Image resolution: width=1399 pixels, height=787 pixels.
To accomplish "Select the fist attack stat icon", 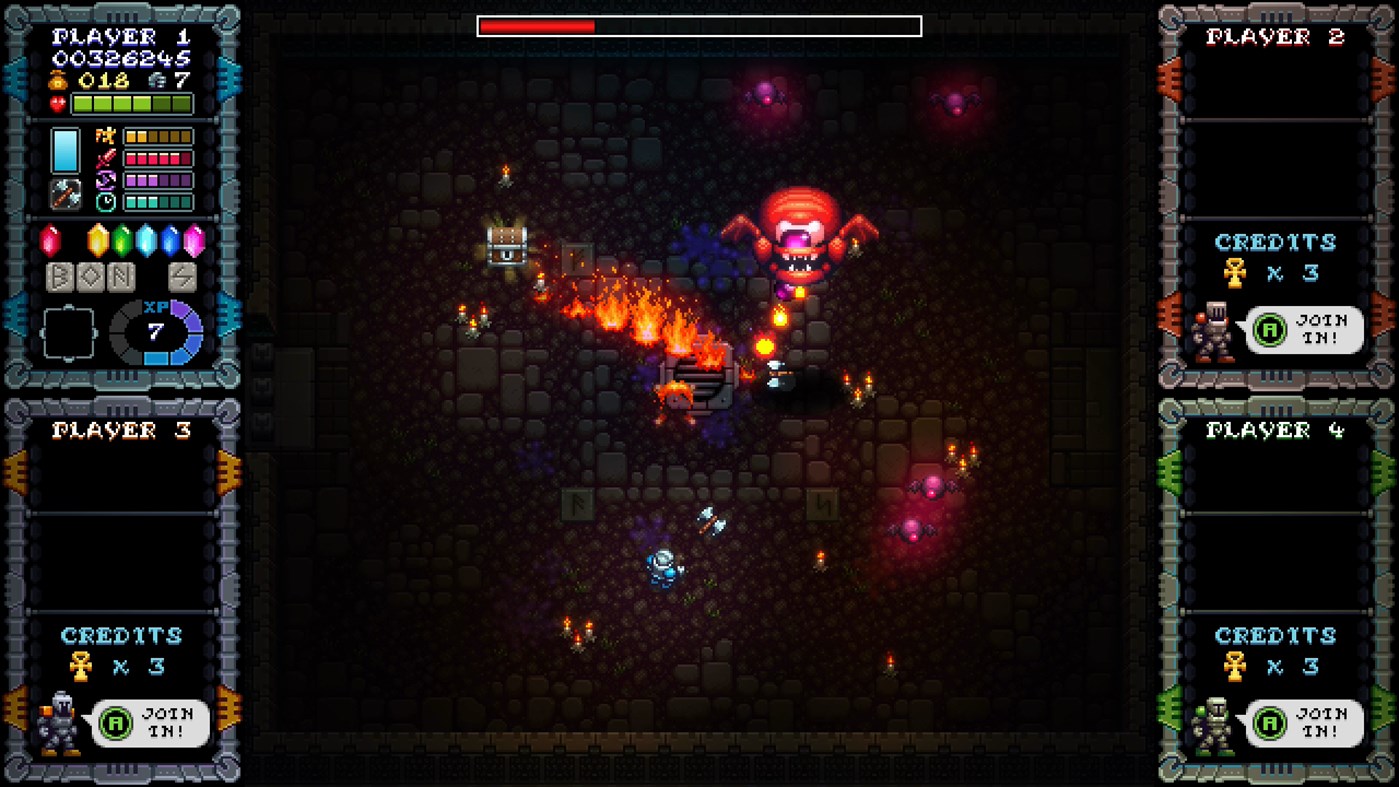I will click(105, 136).
